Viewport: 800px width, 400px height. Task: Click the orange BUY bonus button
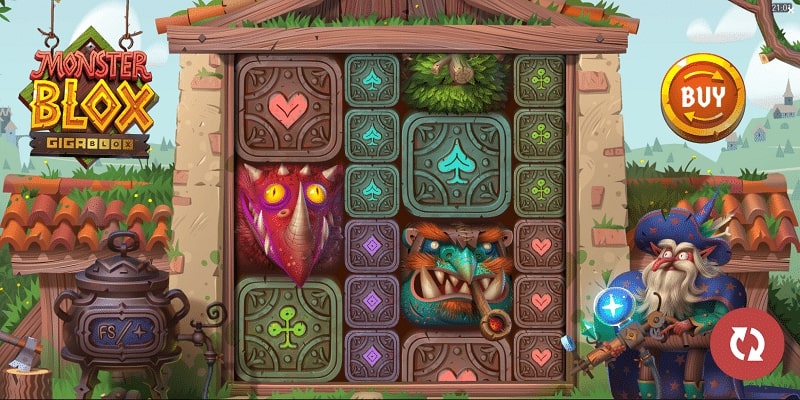pyautogui.click(x=702, y=96)
